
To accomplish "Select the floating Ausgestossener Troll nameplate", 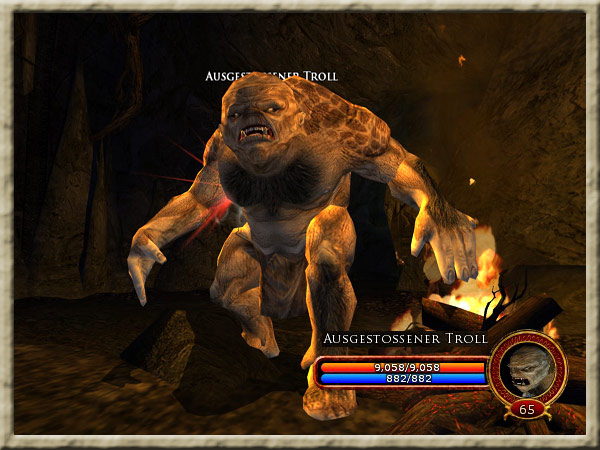I will tap(271, 76).
